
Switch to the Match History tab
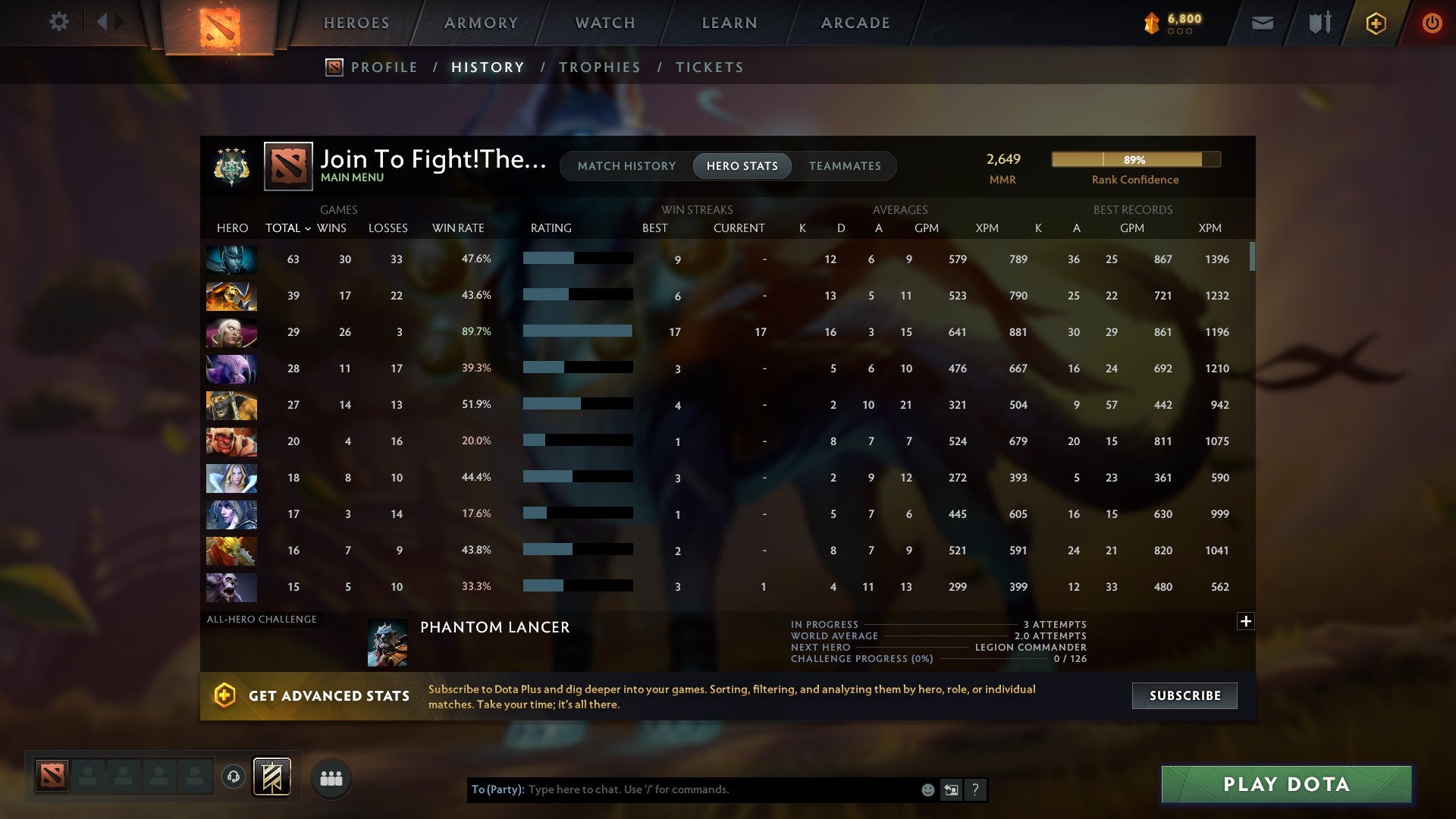point(626,166)
